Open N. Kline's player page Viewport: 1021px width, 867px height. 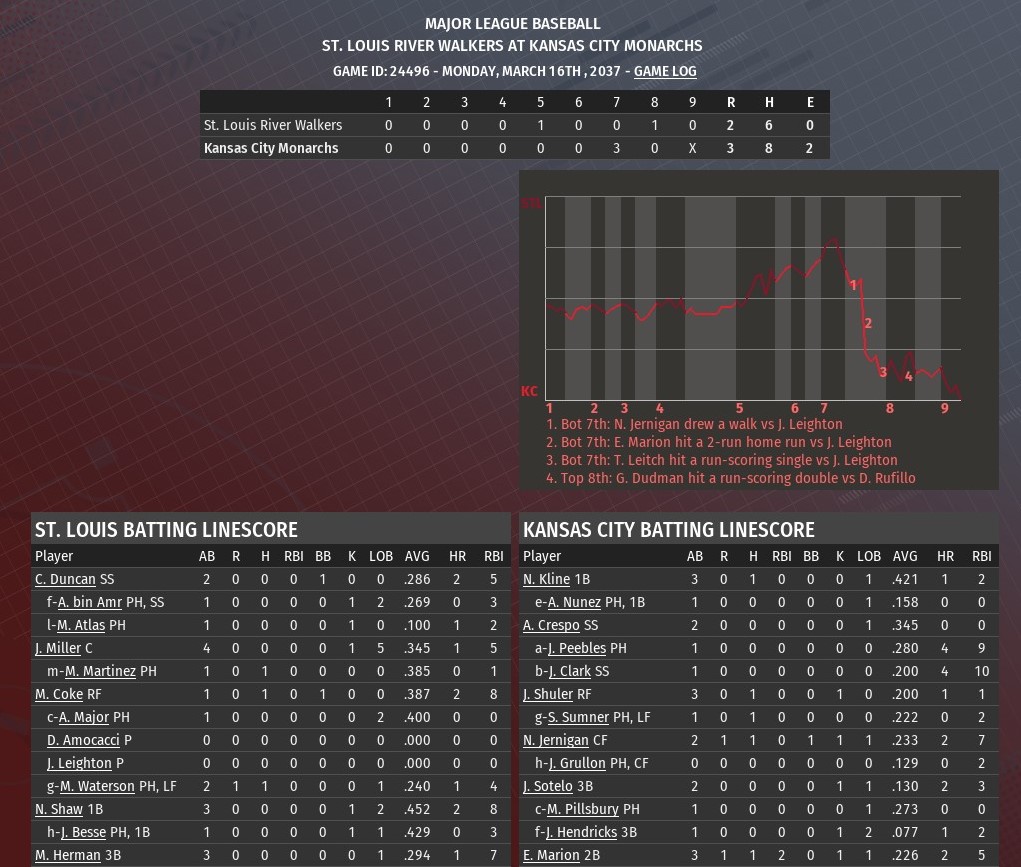click(x=546, y=579)
